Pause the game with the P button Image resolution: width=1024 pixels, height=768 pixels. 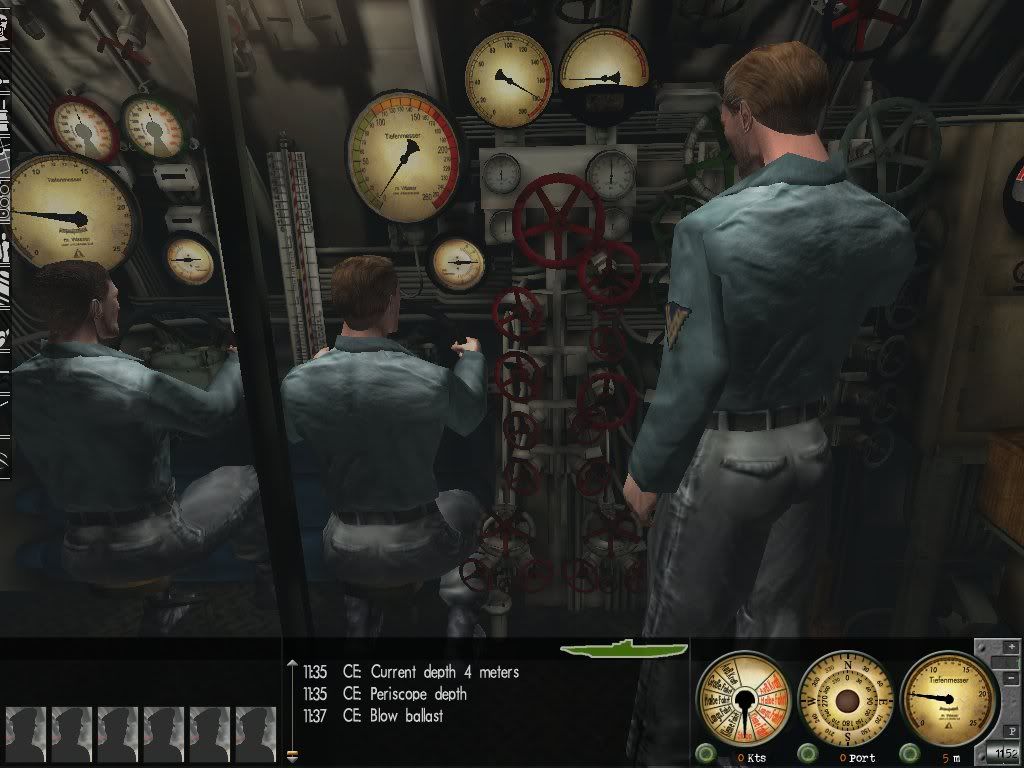pyautogui.click(x=1011, y=730)
